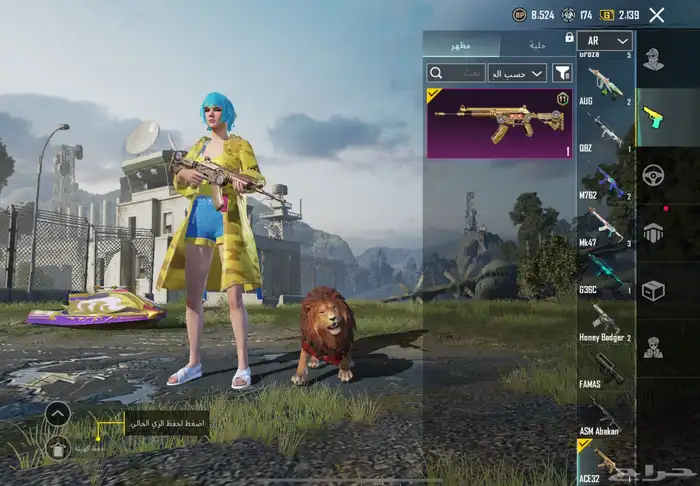Viewport: 700px width, 486px height.
Task: Switch to the مظهر tab
Action: point(462,44)
